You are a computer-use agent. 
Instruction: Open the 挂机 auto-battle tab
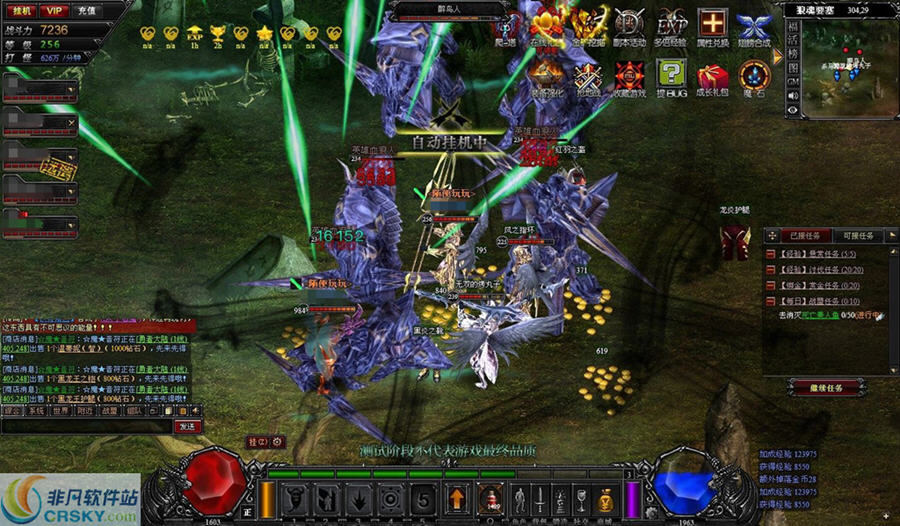pos(19,11)
